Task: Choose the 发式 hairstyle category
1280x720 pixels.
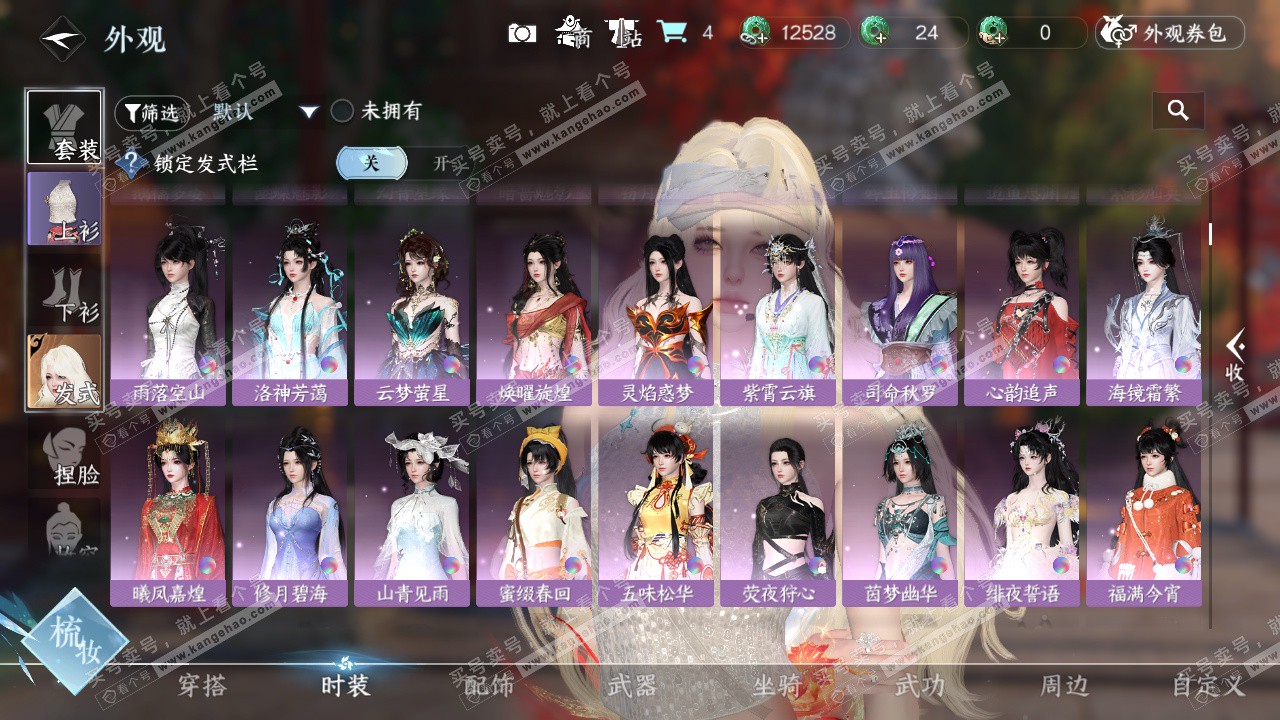Action: tap(64, 371)
